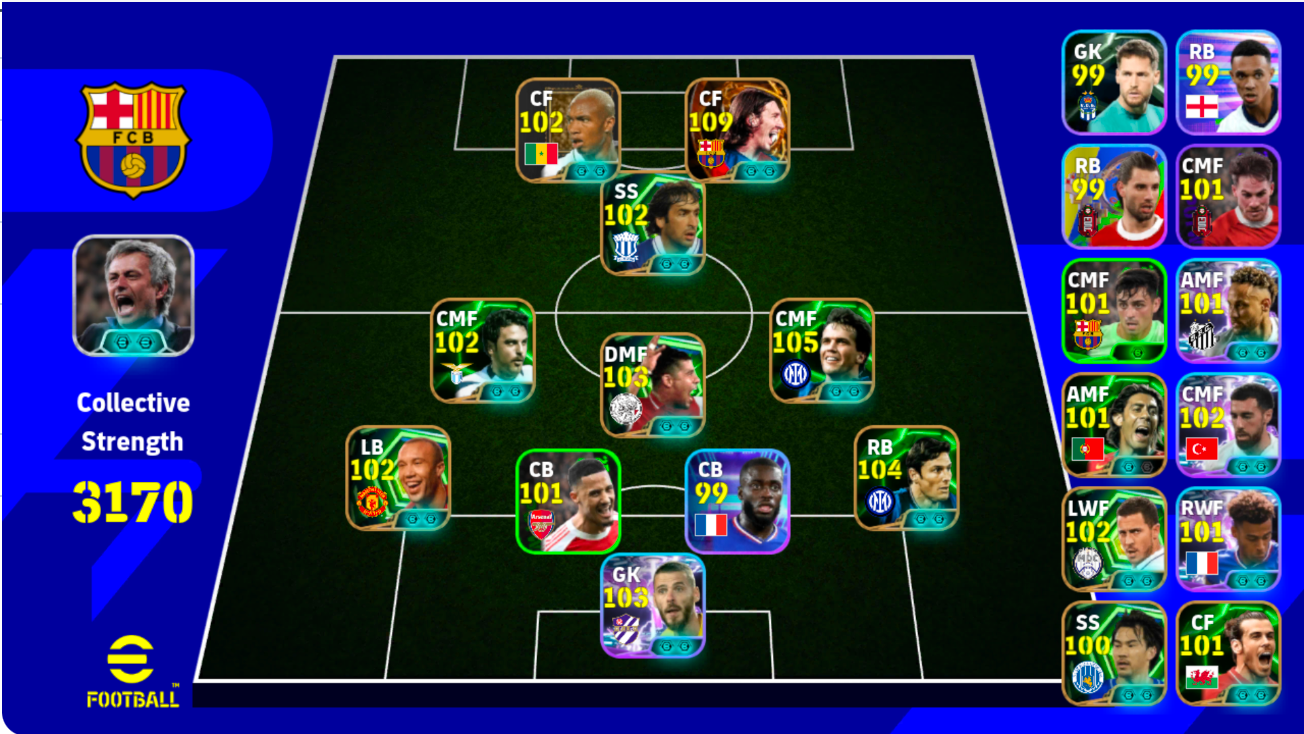
Task: Select the RB 99 England bench card
Action: 1228,80
